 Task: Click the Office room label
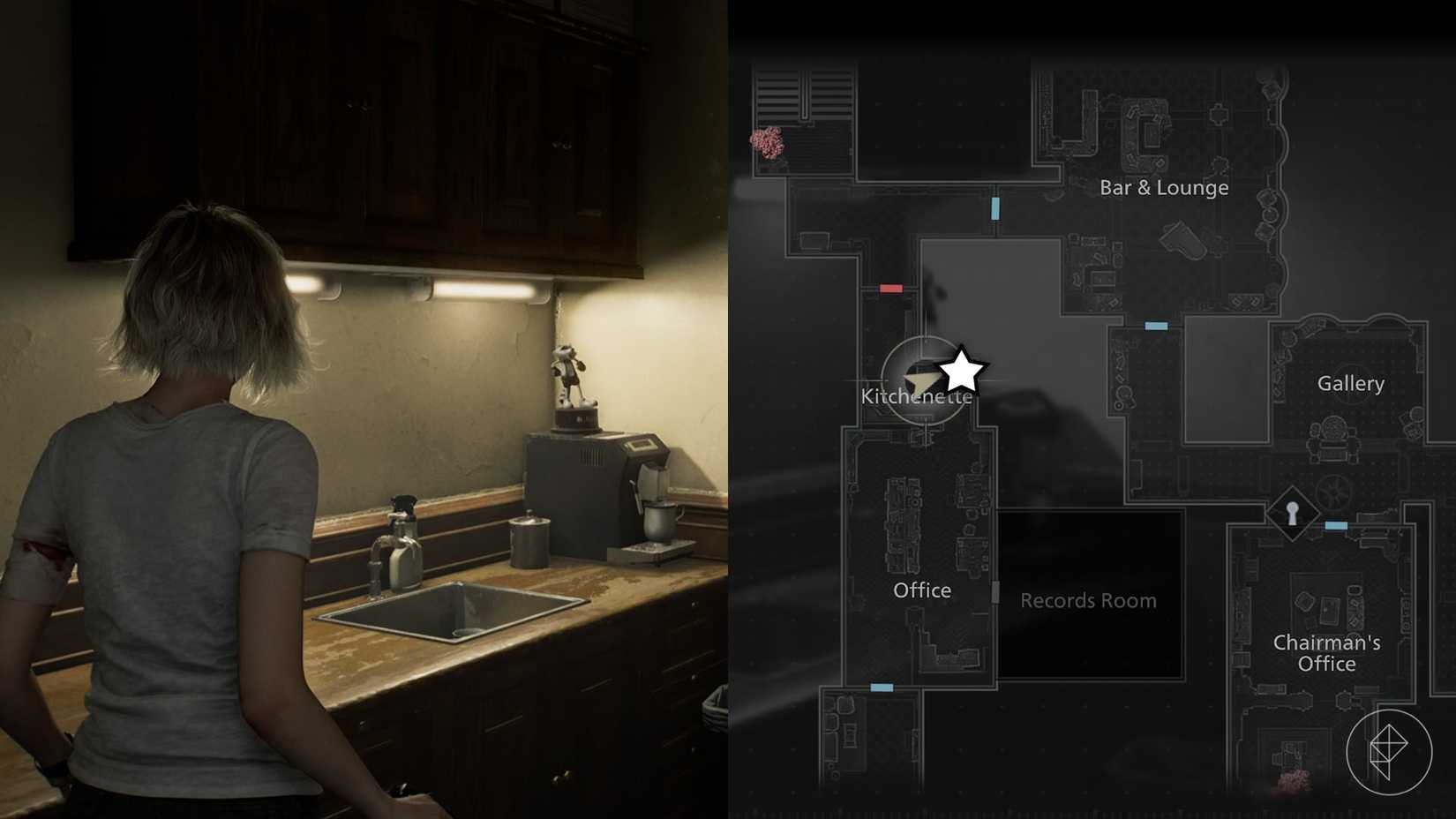coord(922,590)
